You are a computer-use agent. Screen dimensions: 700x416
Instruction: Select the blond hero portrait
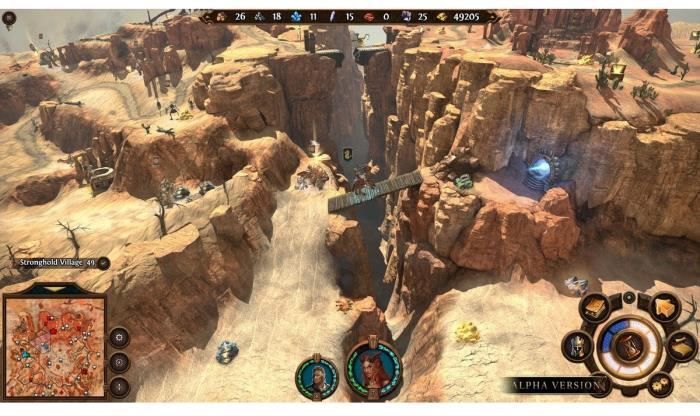tap(314, 376)
